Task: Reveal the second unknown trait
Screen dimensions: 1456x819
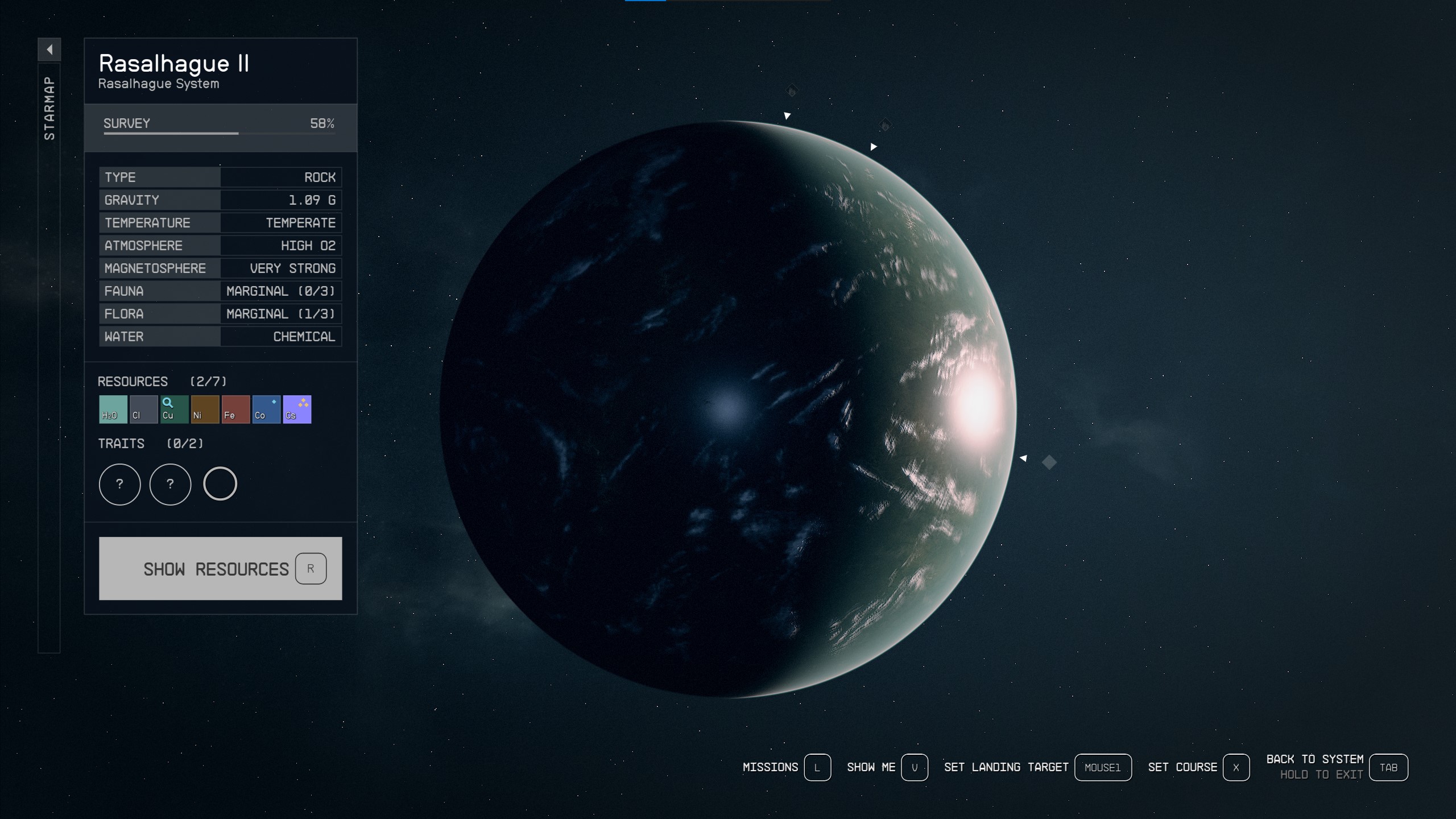Action: coord(170,484)
